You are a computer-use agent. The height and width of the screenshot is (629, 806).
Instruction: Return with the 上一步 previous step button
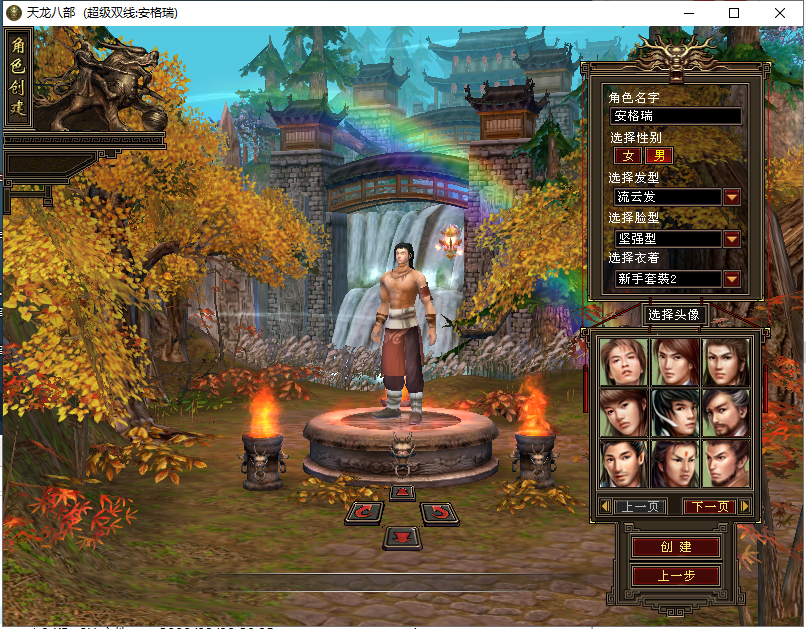[x=675, y=576]
